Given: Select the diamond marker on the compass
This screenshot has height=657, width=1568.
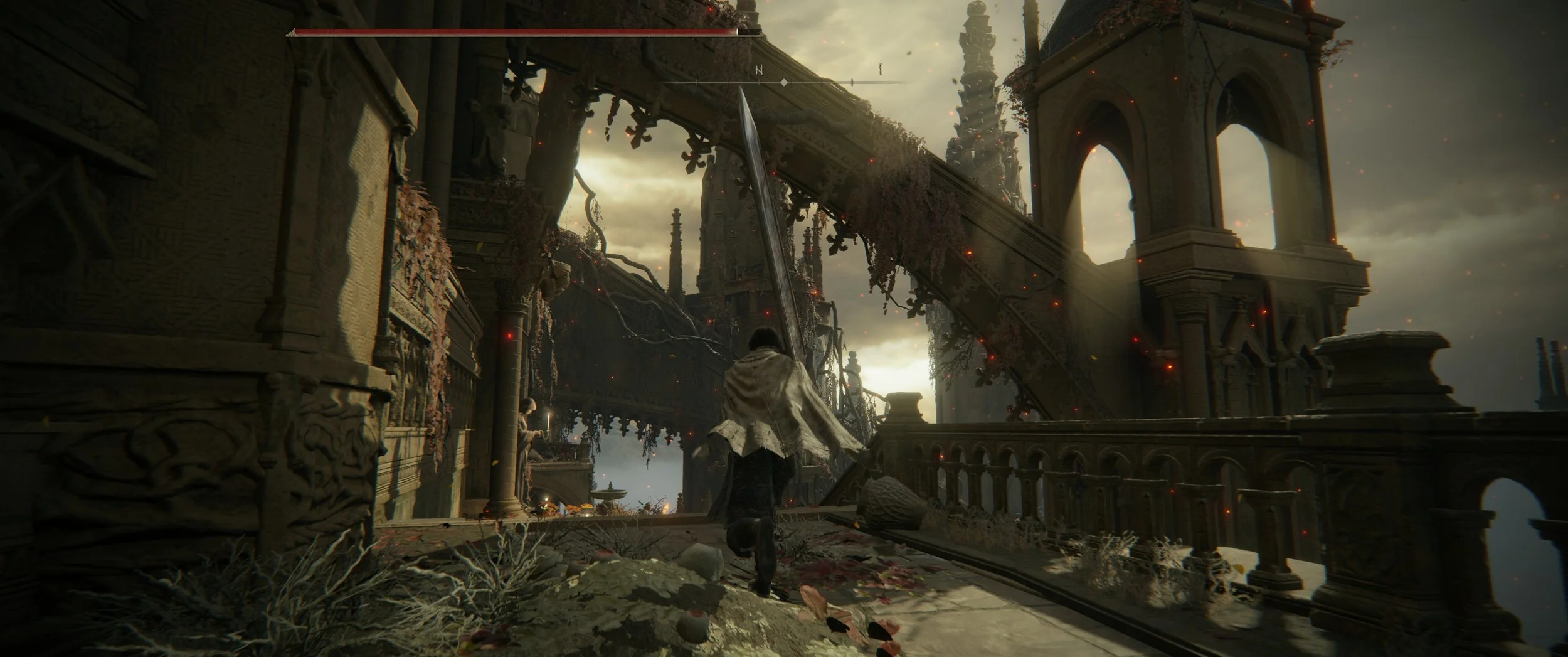Looking at the screenshot, I should (x=783, y=82).
